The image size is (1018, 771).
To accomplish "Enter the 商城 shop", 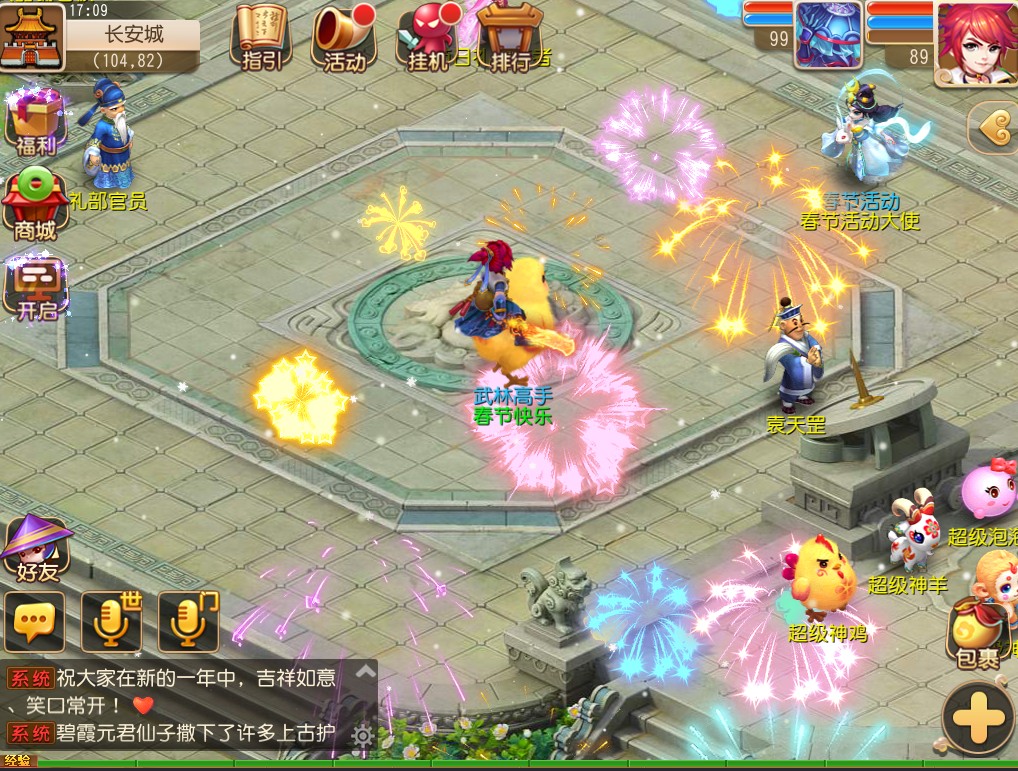I will [x=35, y=207].
